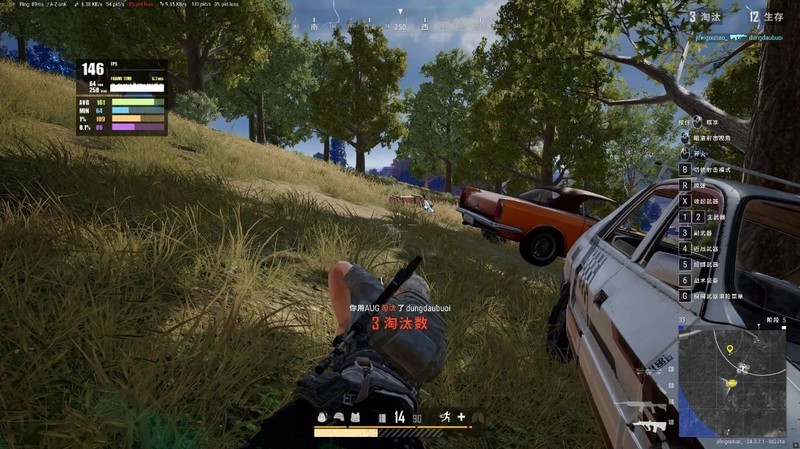Click the armor vest equipment icon
This screenshot has height=449, width=800.
[x=355, y=417]
